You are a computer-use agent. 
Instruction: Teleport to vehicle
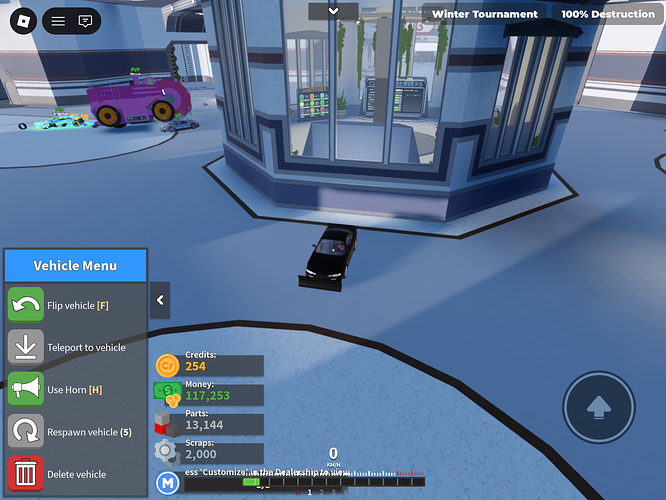point(26,347)
